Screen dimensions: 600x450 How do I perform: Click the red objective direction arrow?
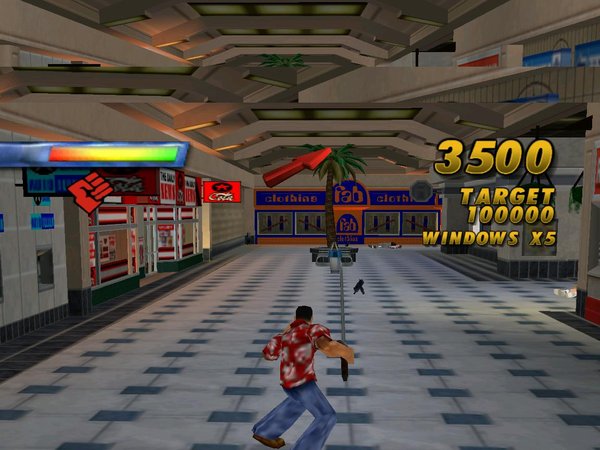[297, 166]
